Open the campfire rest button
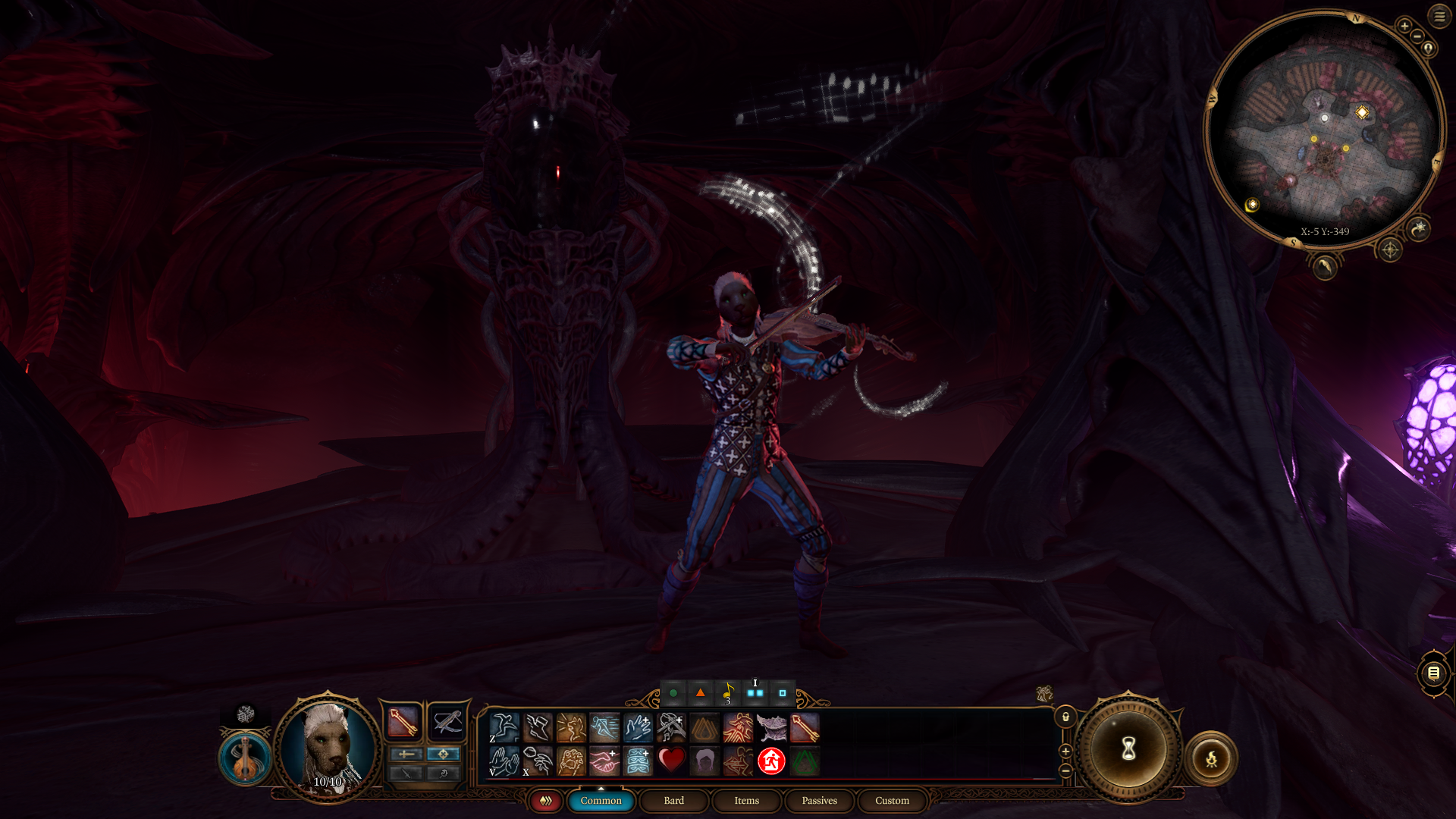 pos(1211,758)
